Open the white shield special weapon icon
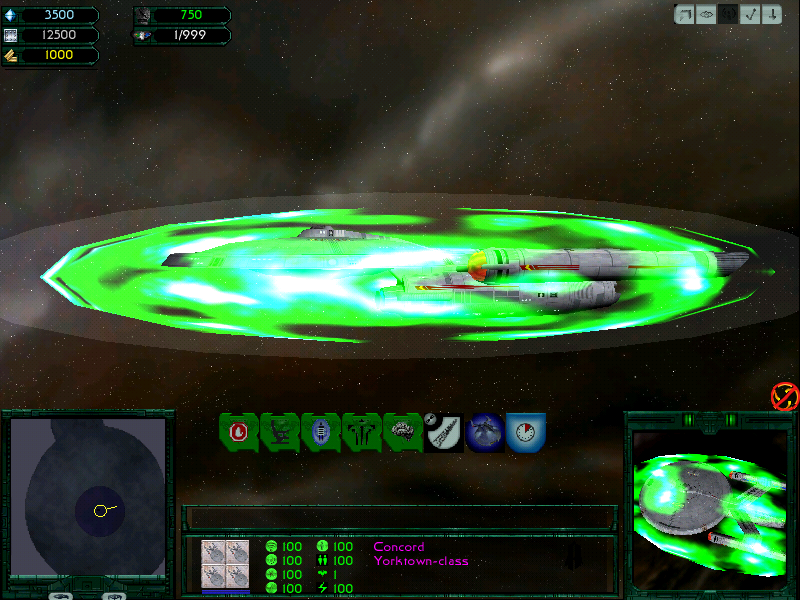The width and height of the screenshot is (800, 600). [x=443, y=432]
